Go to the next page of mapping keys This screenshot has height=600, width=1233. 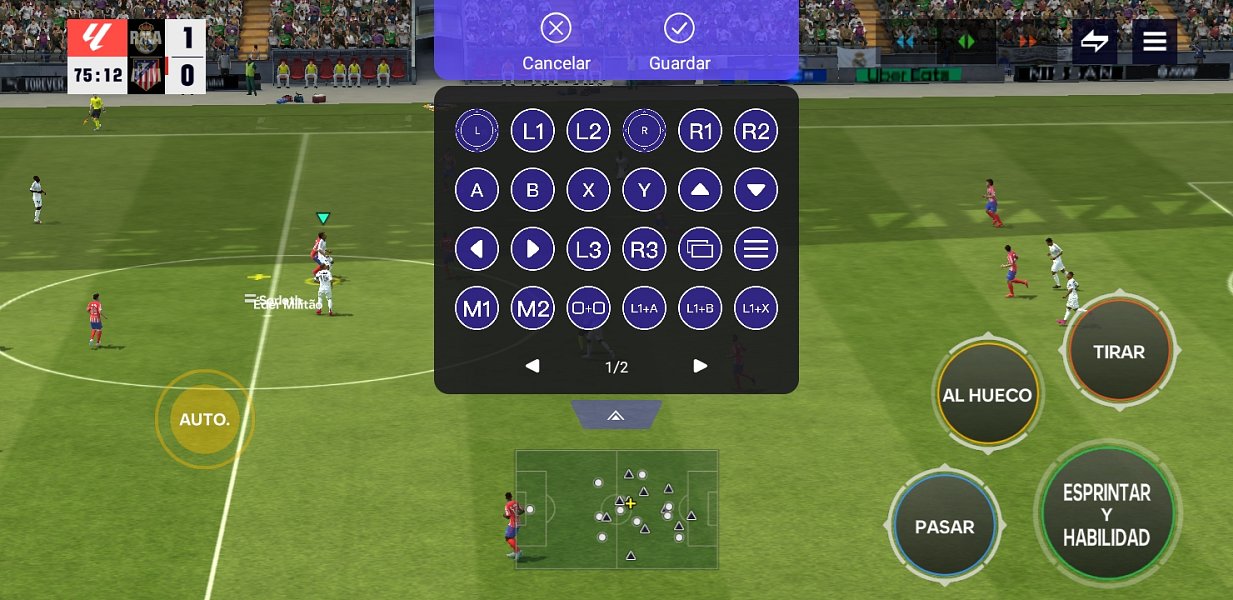[x=700, y=366]
